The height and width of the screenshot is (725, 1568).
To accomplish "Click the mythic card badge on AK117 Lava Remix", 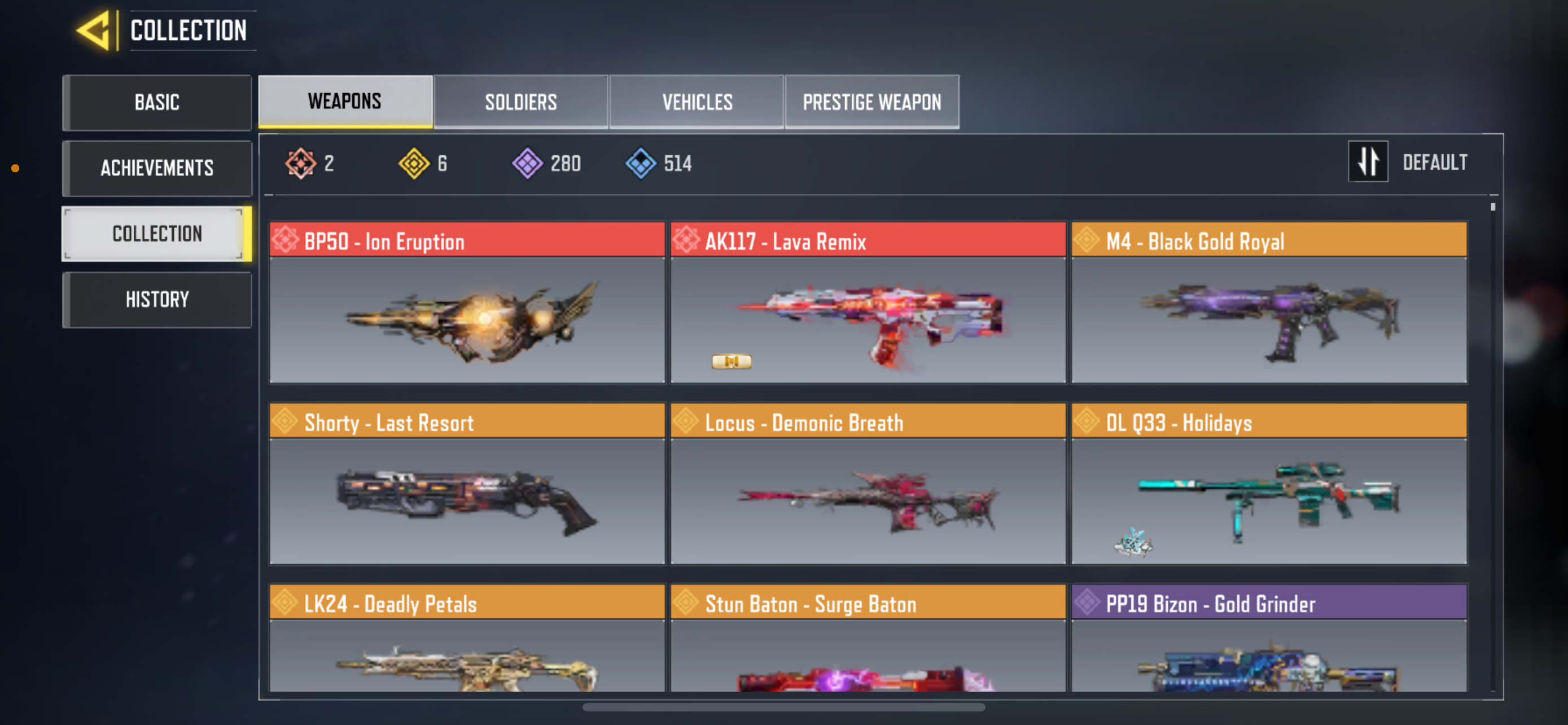I will click(730, 361).
